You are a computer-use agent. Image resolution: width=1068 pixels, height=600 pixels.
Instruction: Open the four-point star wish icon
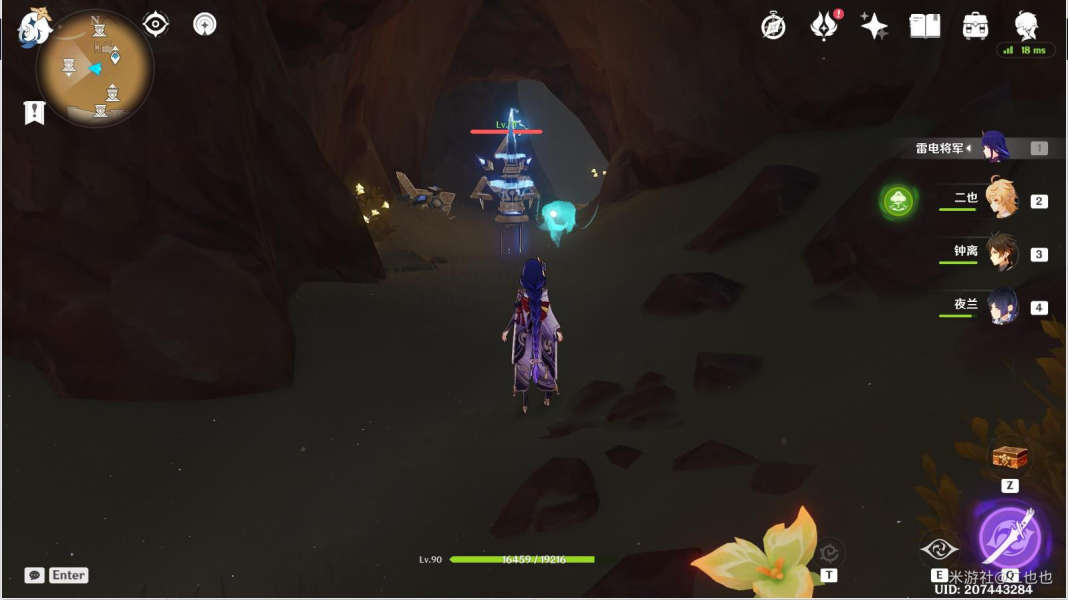[874, 26]
